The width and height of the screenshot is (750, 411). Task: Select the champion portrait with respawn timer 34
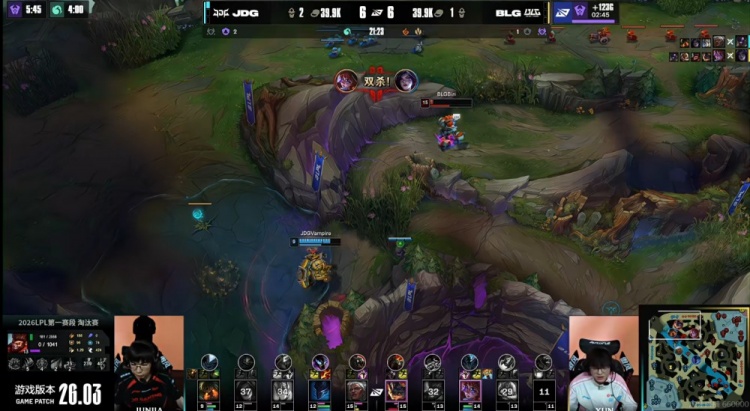click(x=283, y=391)
